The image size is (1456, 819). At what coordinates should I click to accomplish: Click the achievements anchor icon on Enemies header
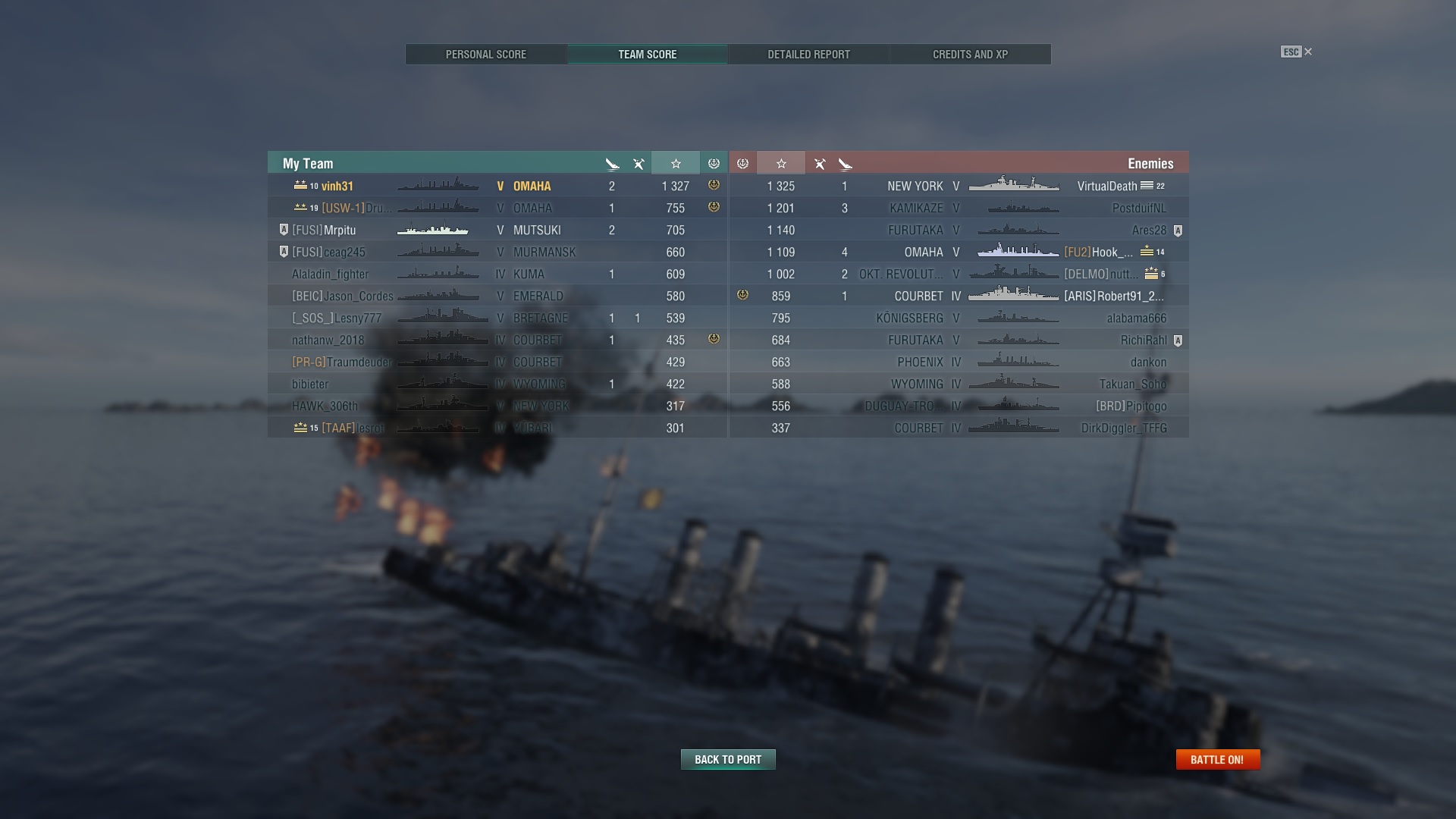tap(742, 163)
